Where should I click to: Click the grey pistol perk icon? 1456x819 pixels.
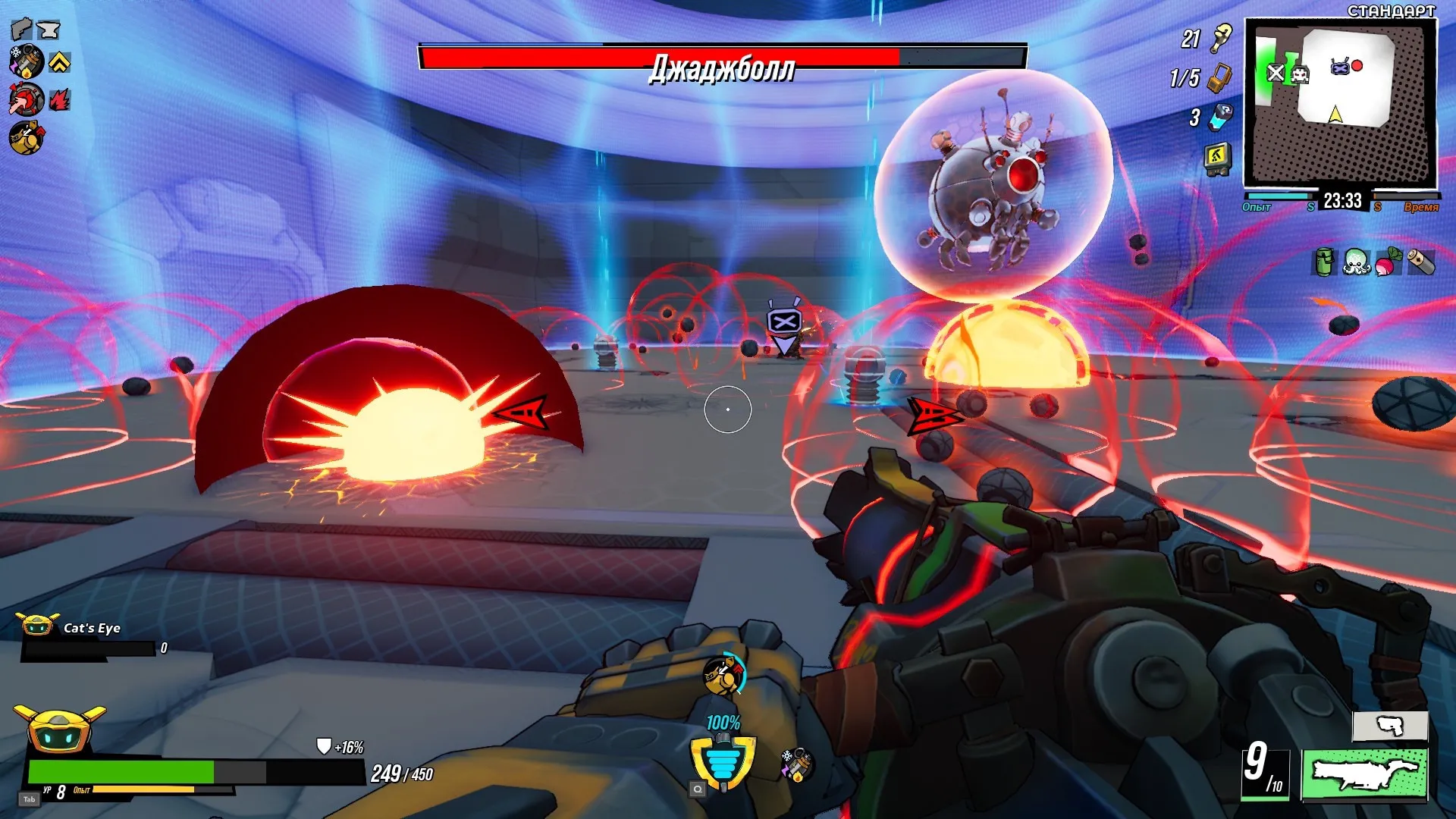(21, 29)
